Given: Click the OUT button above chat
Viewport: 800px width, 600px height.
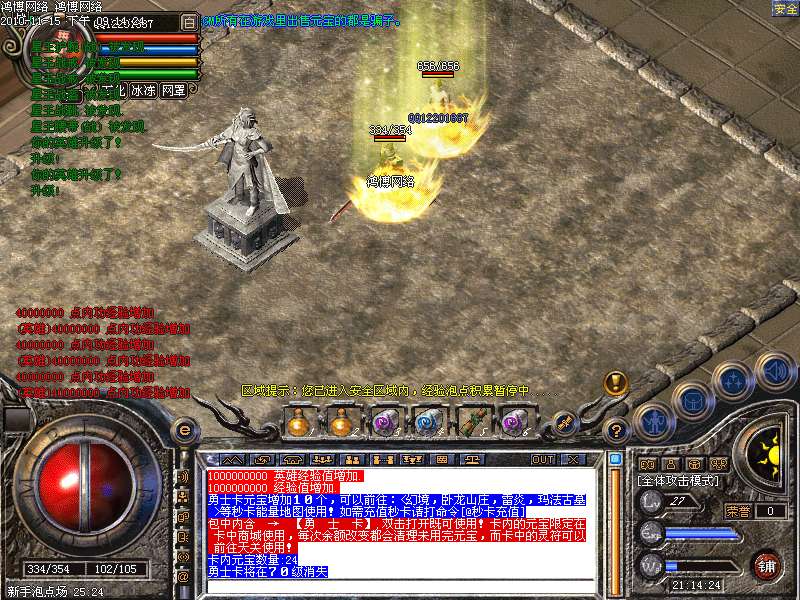Looking at the screenshot, I should pos(543,459).
